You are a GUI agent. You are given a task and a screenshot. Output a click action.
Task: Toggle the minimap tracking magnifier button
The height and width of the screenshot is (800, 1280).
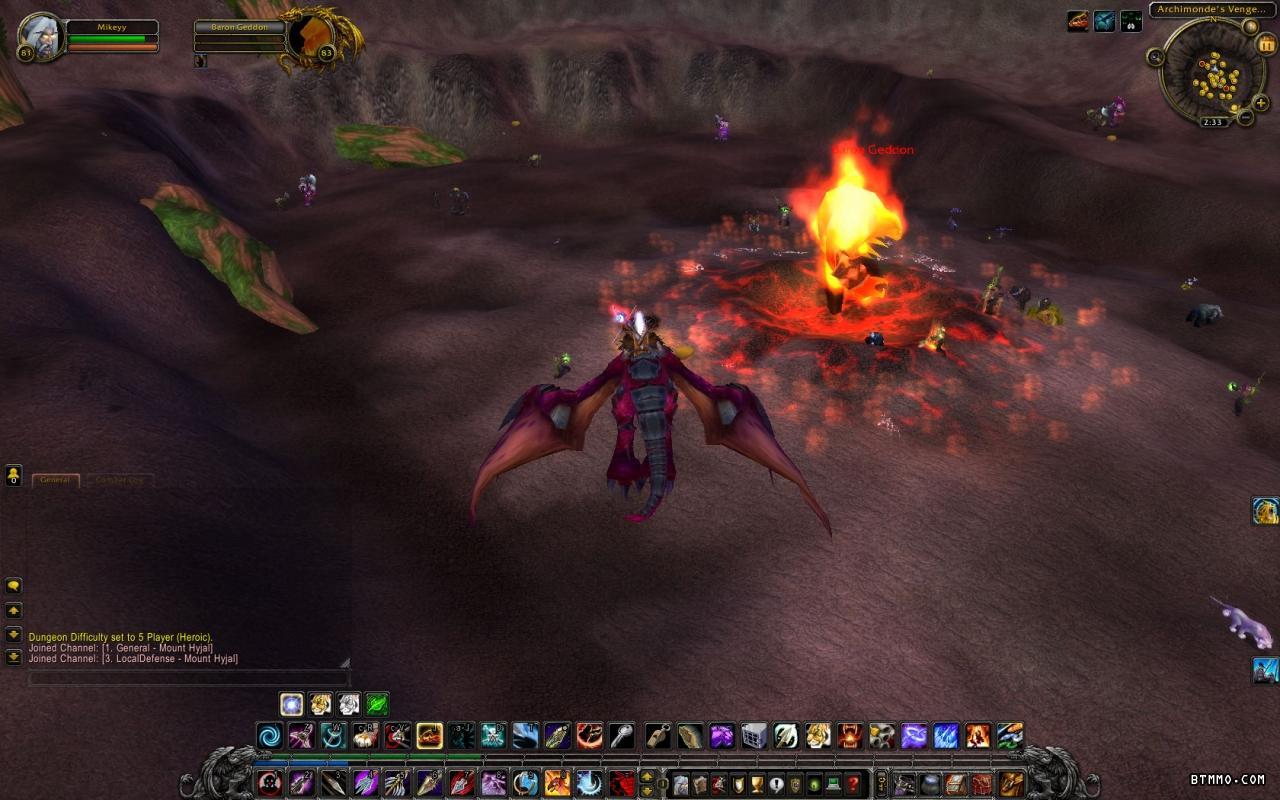(1156, 57)
